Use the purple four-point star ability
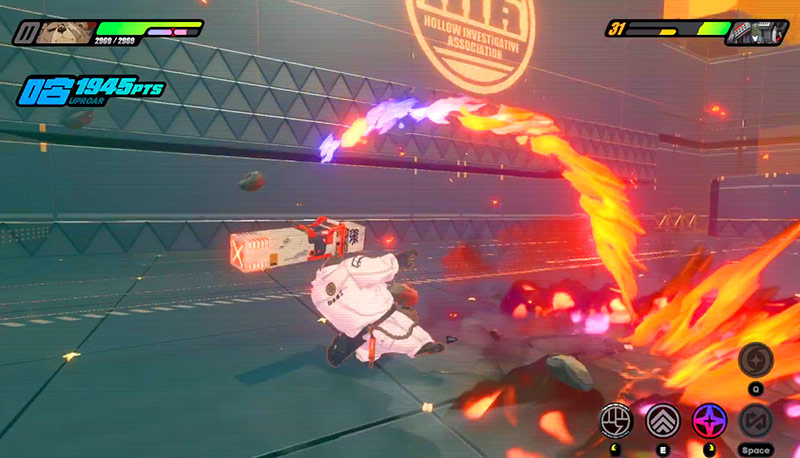 (x=708, y=422)
